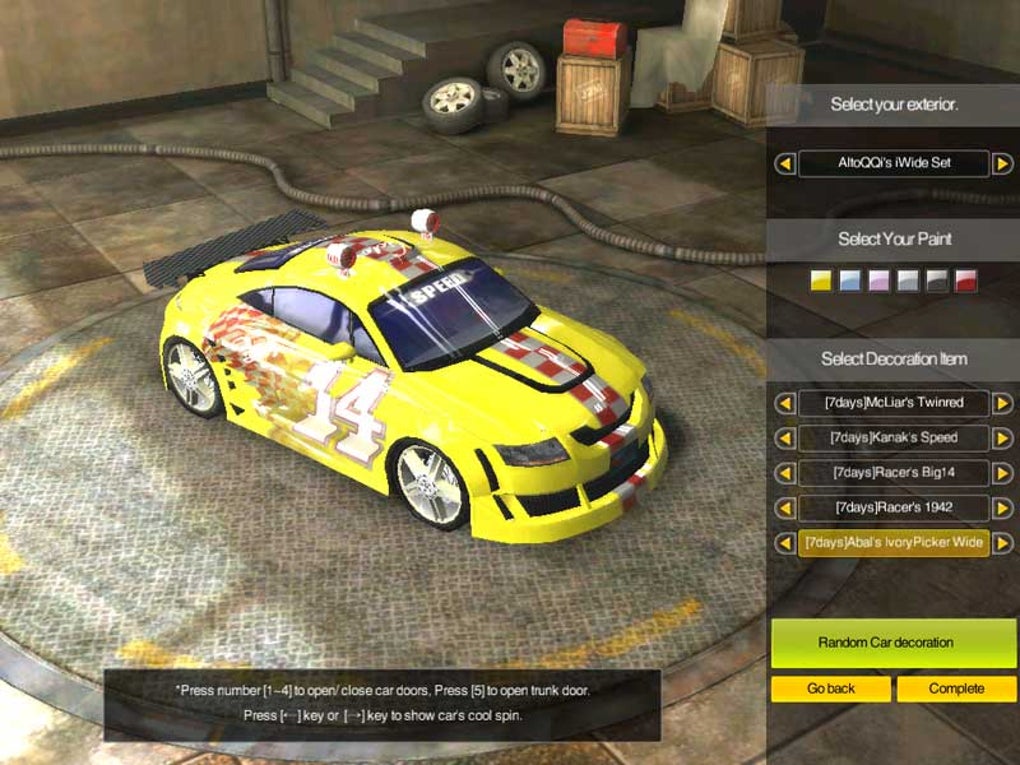Click the Go back button
The width and height of the screenshot is (1020, 765).
830,689
